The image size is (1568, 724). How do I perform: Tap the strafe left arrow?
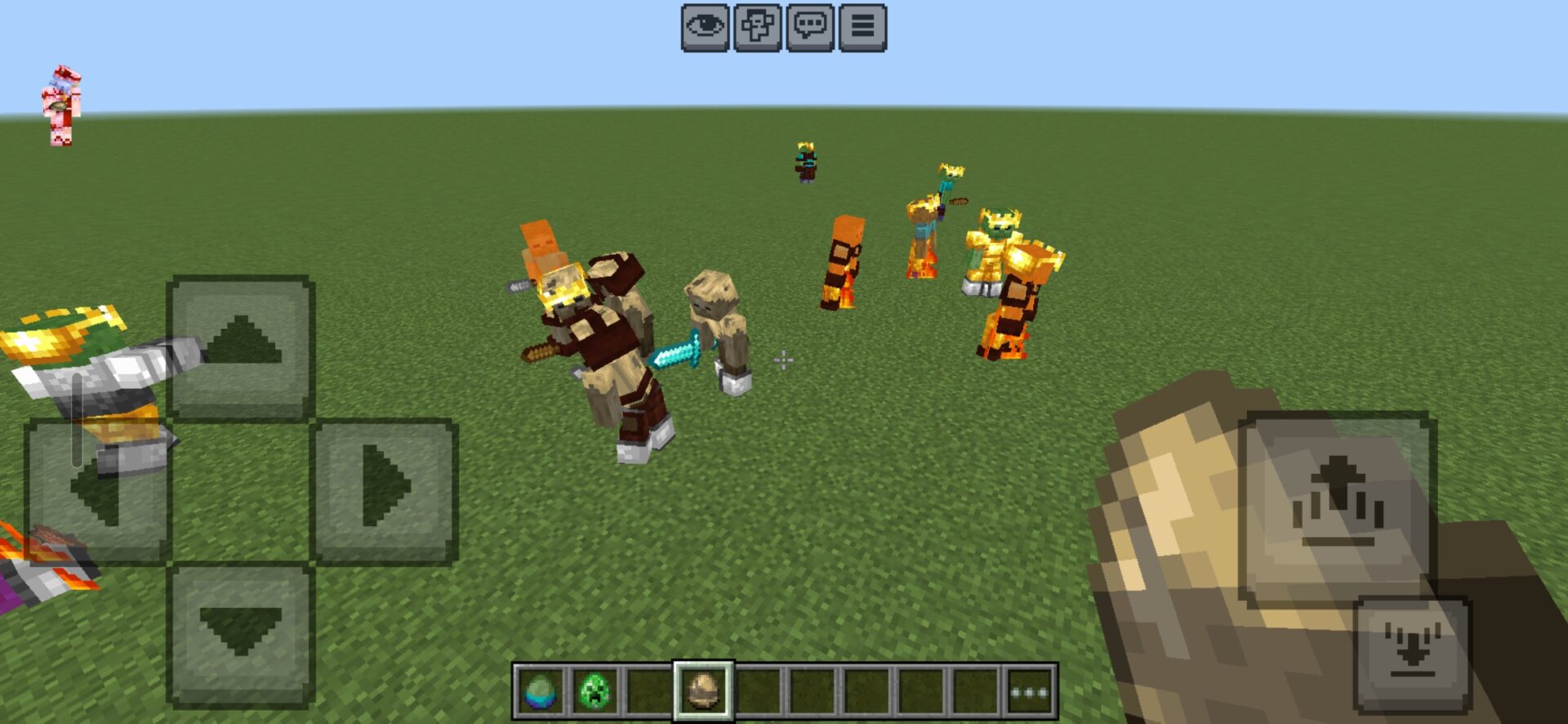click(x=98, y=491)
